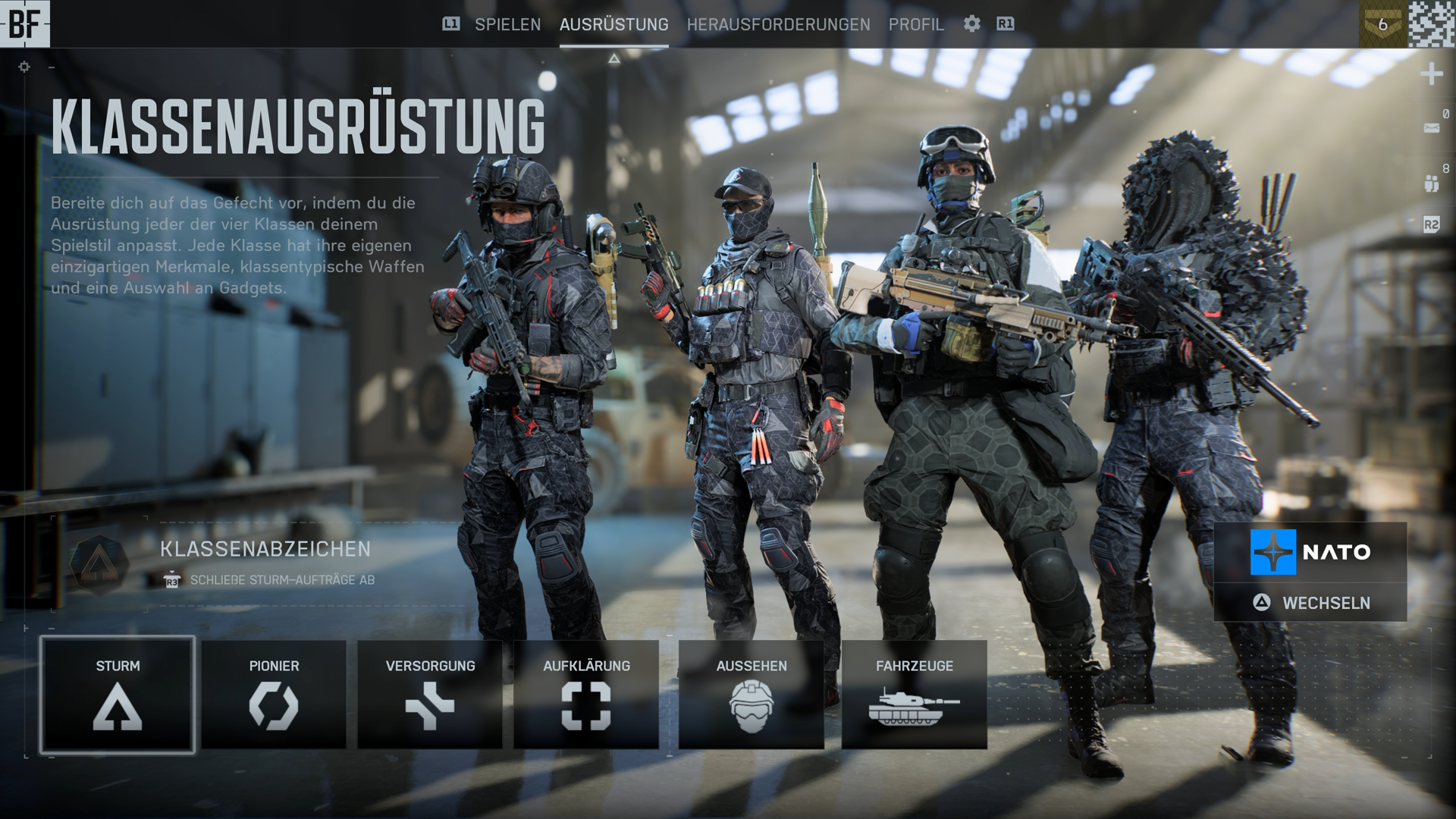
Task: Click the plus icon in the sidebar
Action: click(1431, 74)
